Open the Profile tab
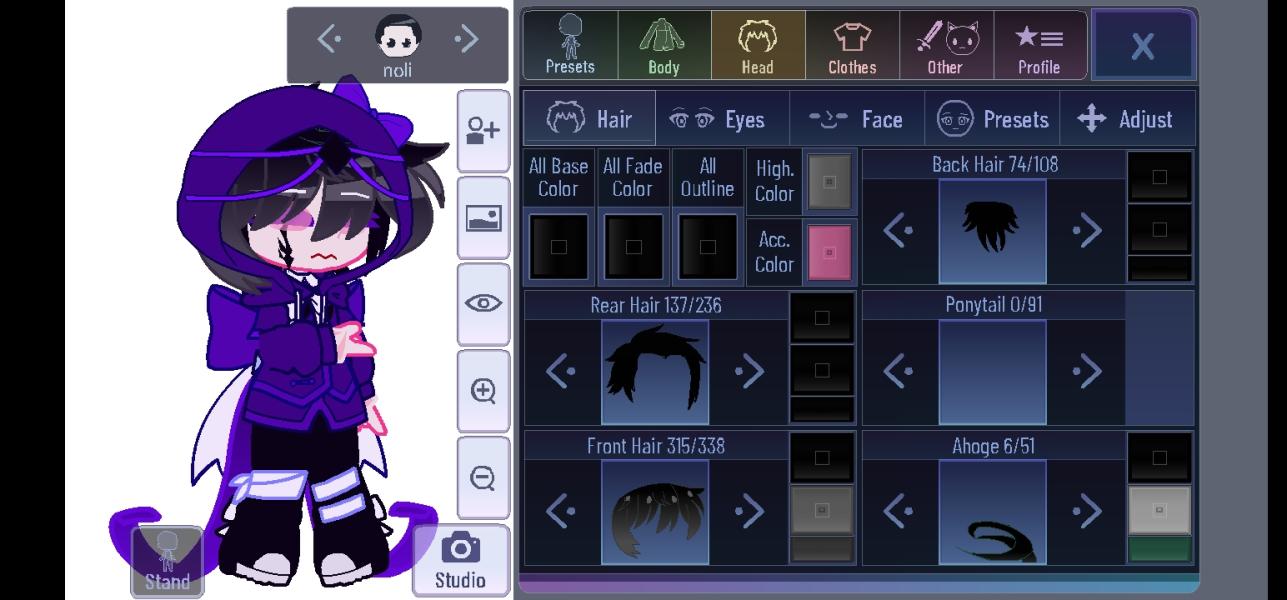 1039,45
